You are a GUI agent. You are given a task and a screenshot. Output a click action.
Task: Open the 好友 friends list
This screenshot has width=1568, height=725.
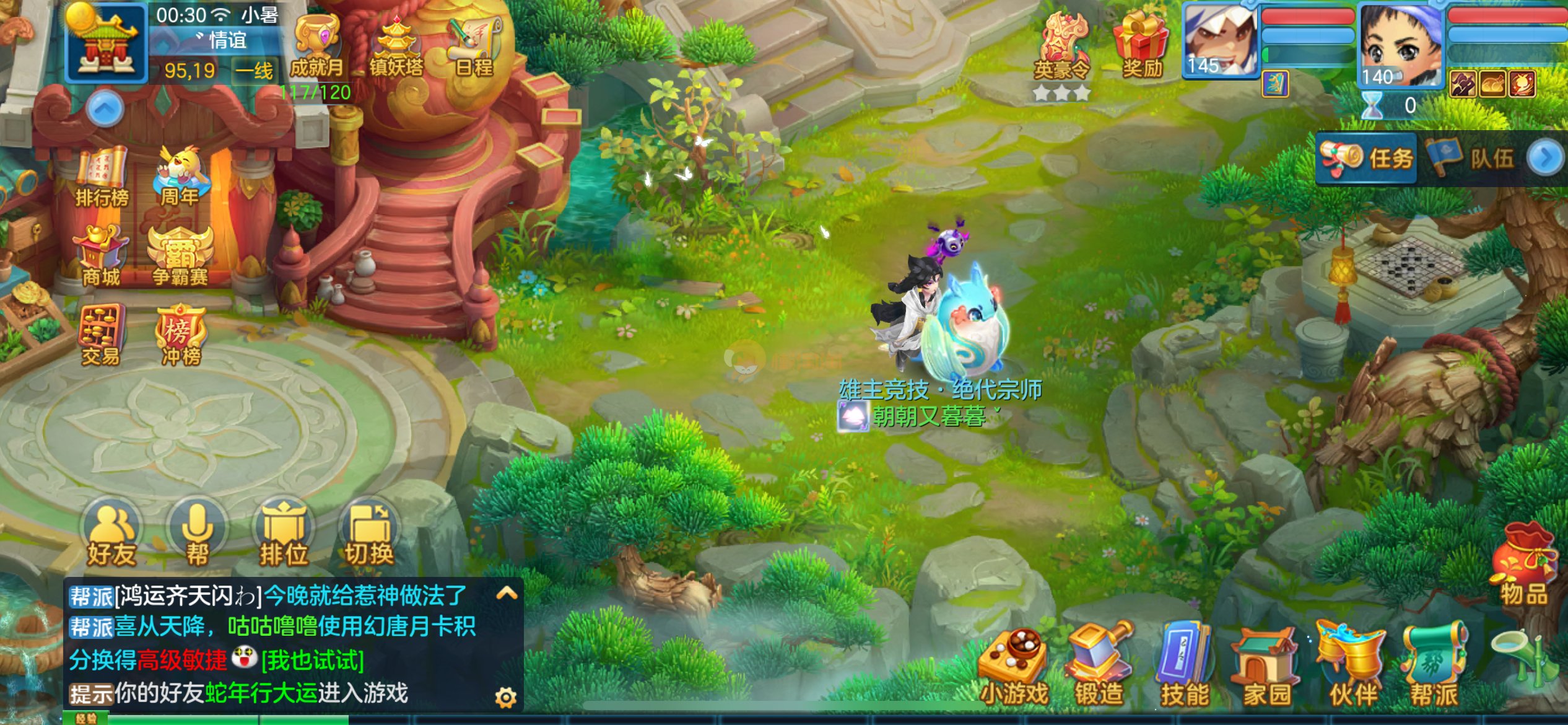click(111, 534)
